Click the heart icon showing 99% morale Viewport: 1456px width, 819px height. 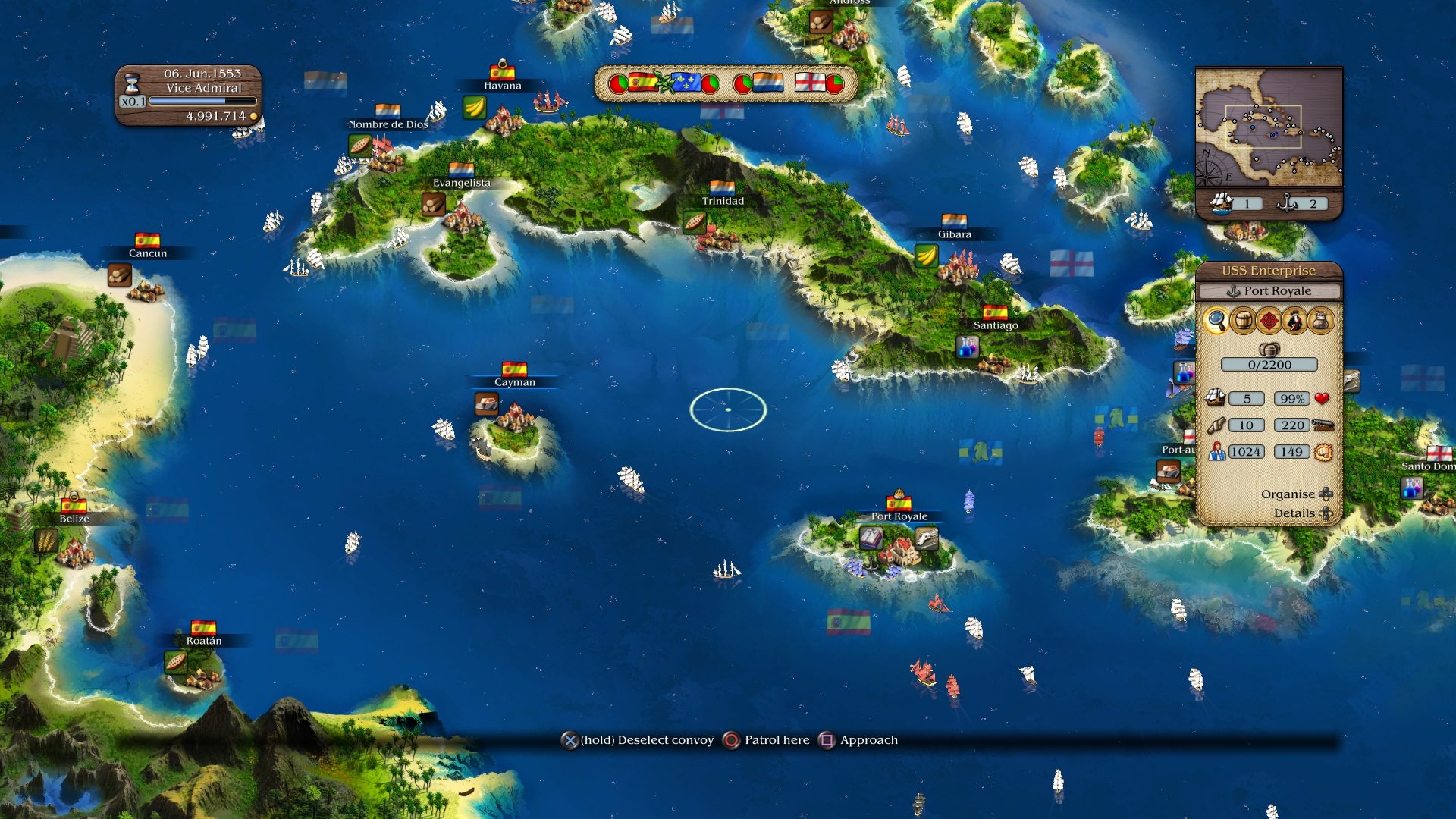[x=1323, y=398]
